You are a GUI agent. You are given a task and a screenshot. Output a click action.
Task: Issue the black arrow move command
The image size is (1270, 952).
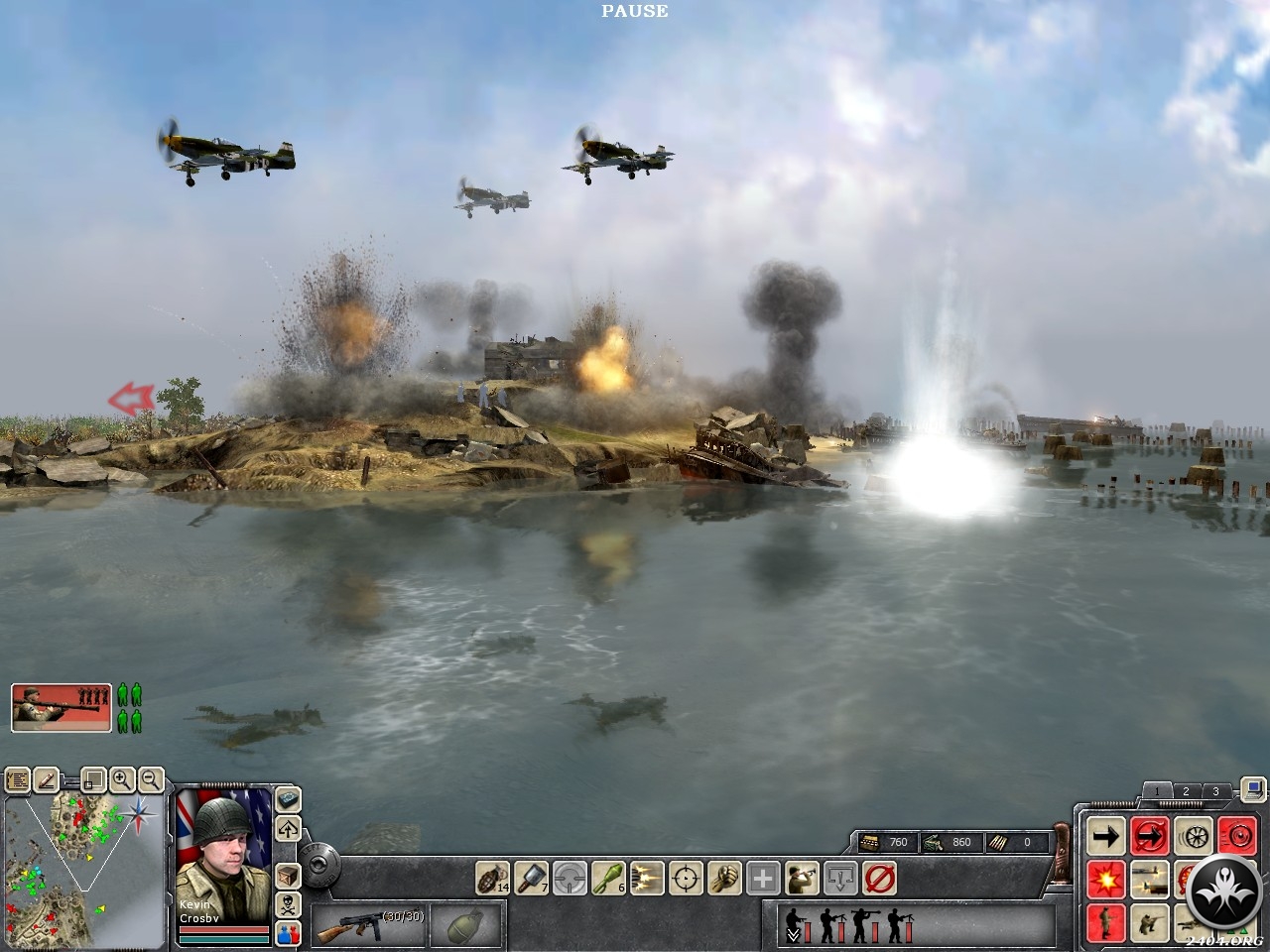click(x=1105, y=836)
